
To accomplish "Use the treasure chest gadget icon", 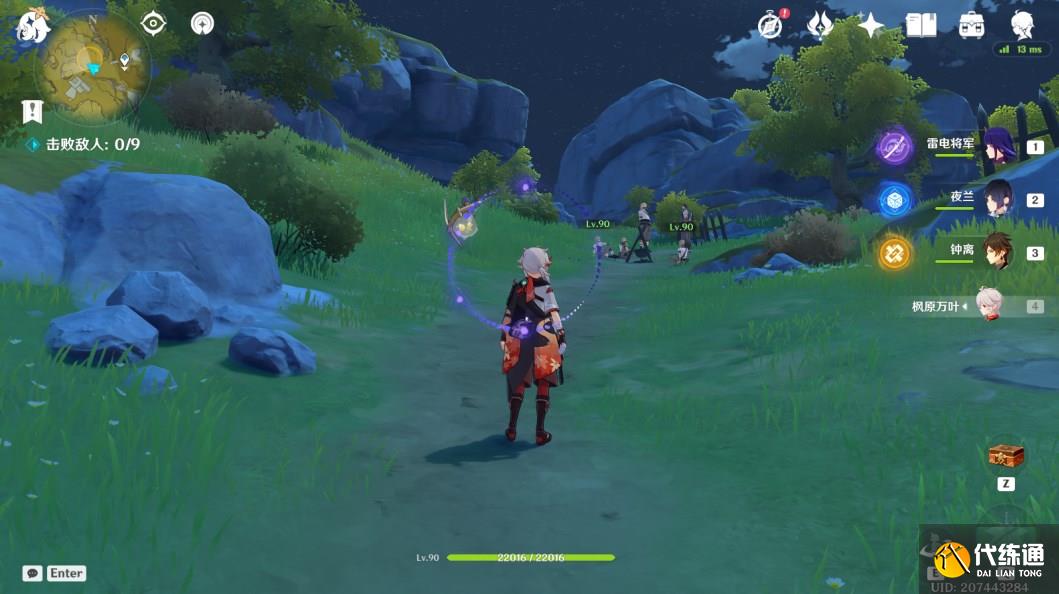I will click(1006, 456).
